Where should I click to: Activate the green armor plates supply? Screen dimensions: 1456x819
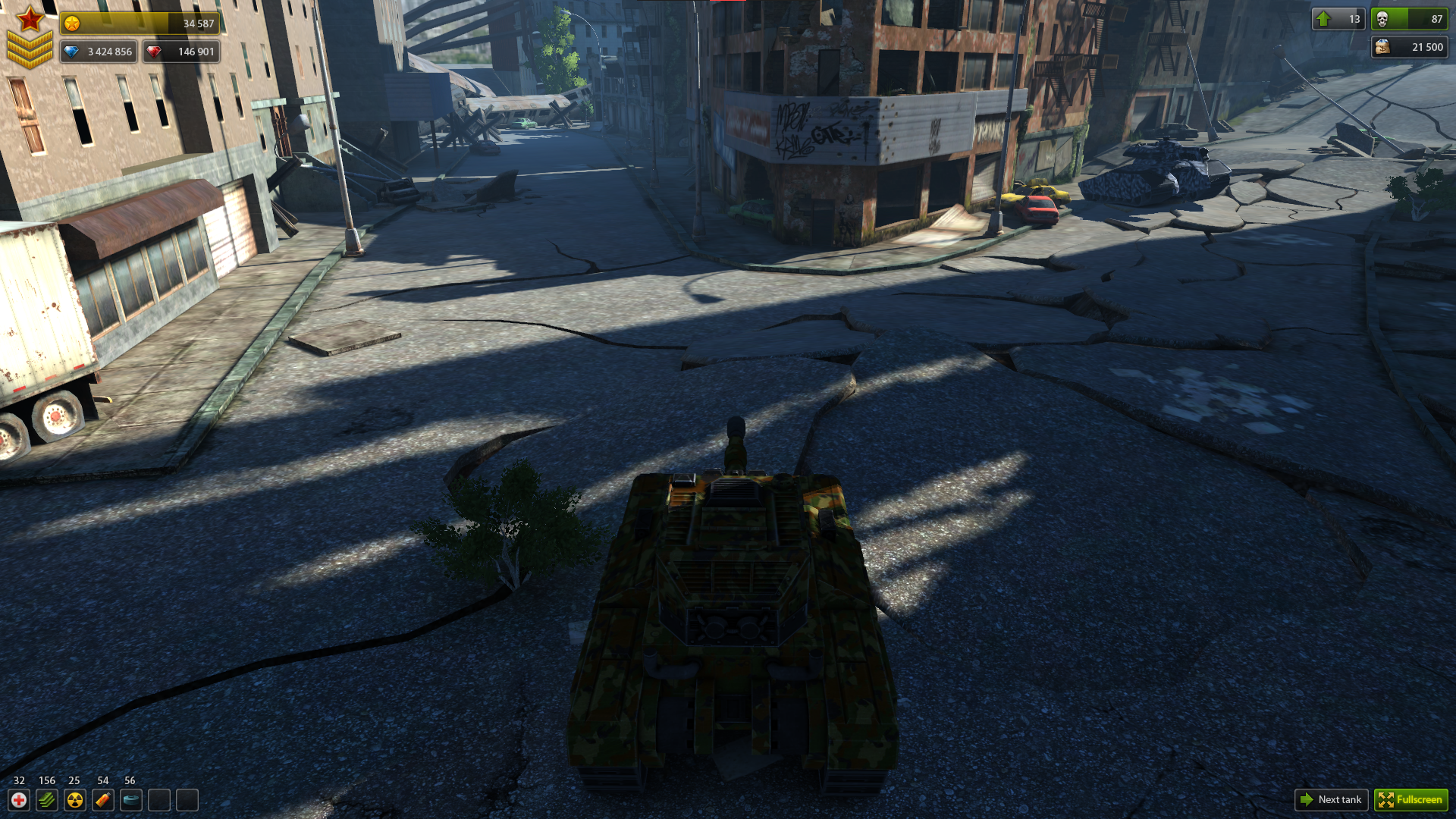click(47, 800)
